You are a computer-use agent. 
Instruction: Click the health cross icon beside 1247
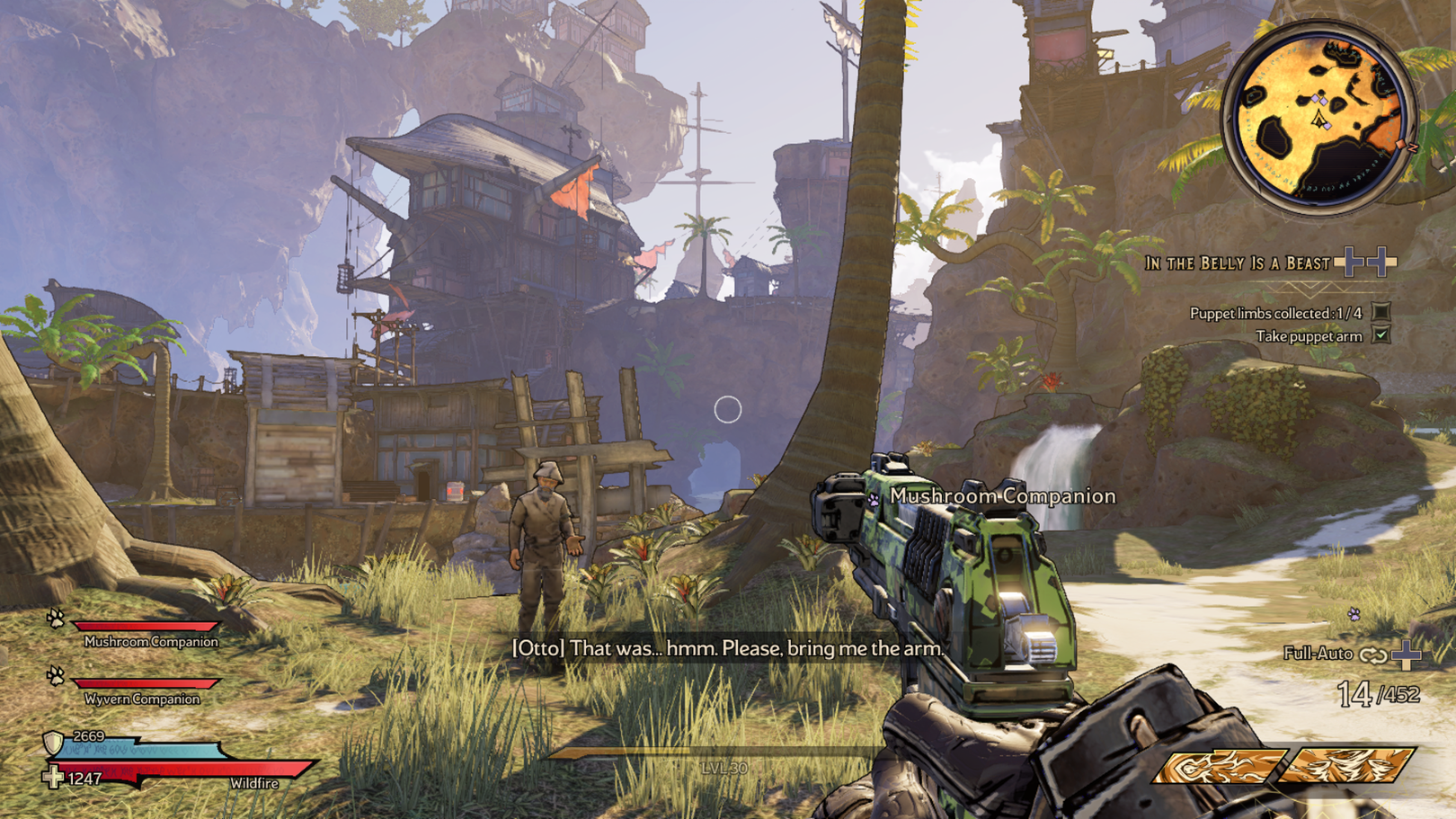pos(53,777)
